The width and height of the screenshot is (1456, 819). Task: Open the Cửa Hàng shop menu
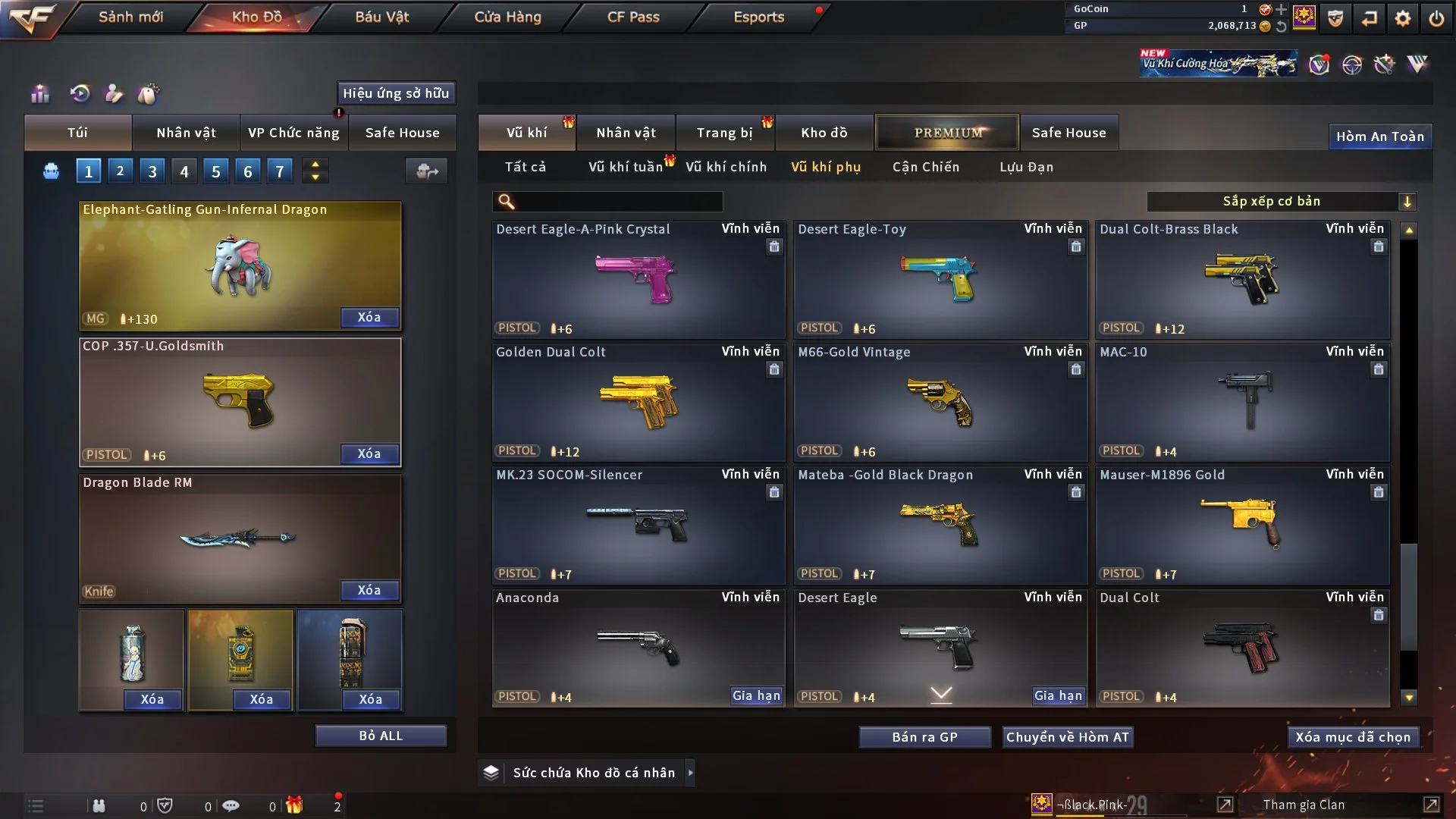coord(507,17)
